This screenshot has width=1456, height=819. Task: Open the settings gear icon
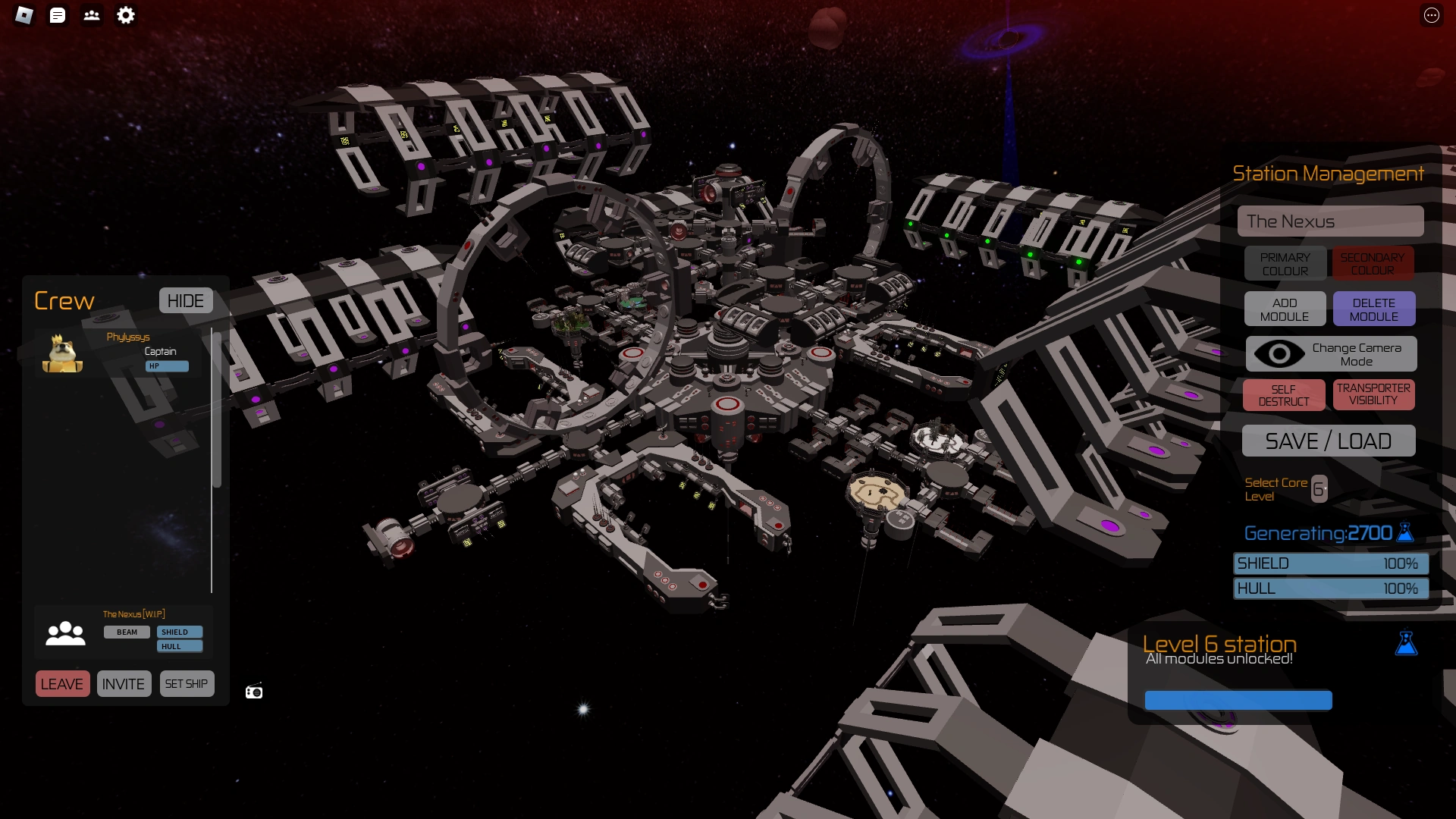pyautogui.click(x=126, y=16)
